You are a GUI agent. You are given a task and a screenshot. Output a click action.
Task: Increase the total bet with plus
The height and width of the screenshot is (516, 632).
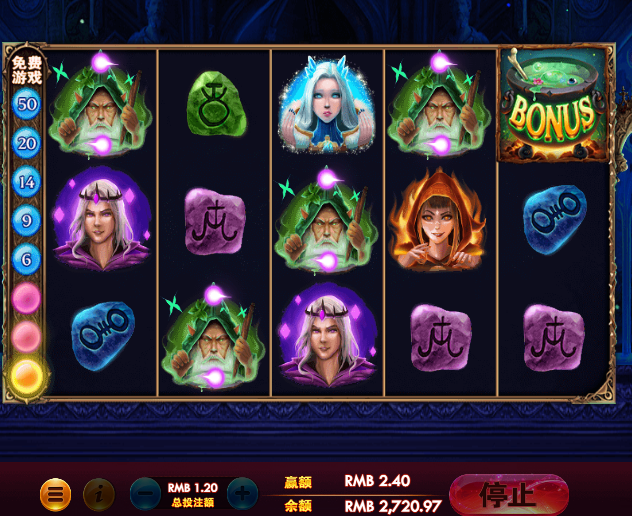(x=242, y=493)
